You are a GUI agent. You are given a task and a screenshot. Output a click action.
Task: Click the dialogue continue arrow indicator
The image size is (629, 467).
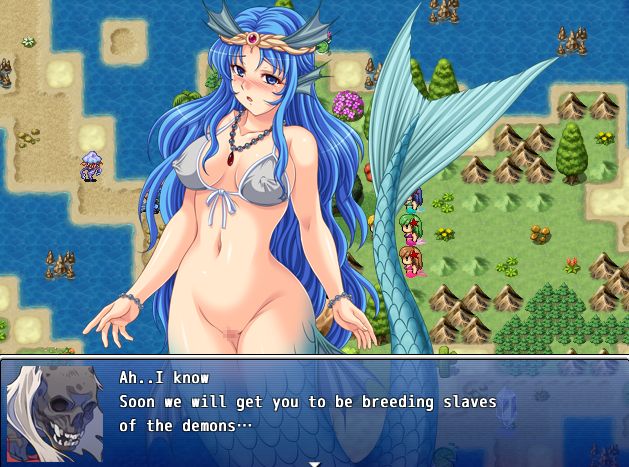[314, 463]
